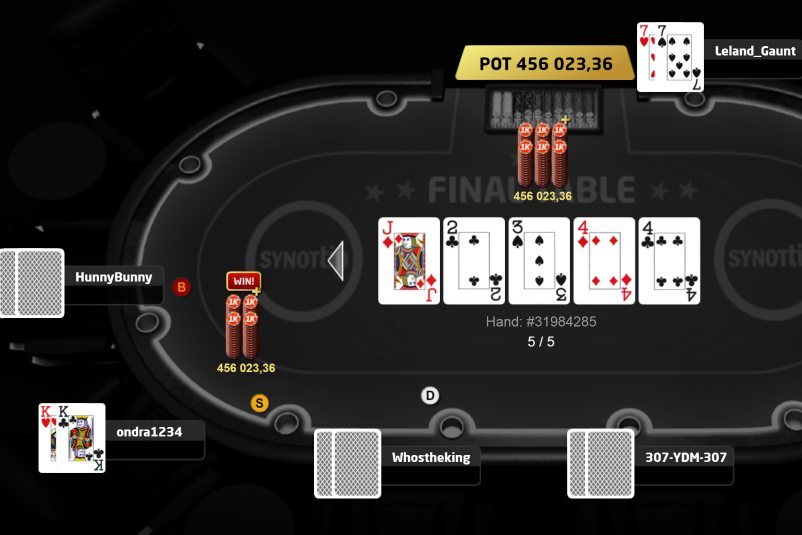This screenshot has width=802, height=535.
Task: Select the Leland_Gaunt player nameplate
Action: 754,51
